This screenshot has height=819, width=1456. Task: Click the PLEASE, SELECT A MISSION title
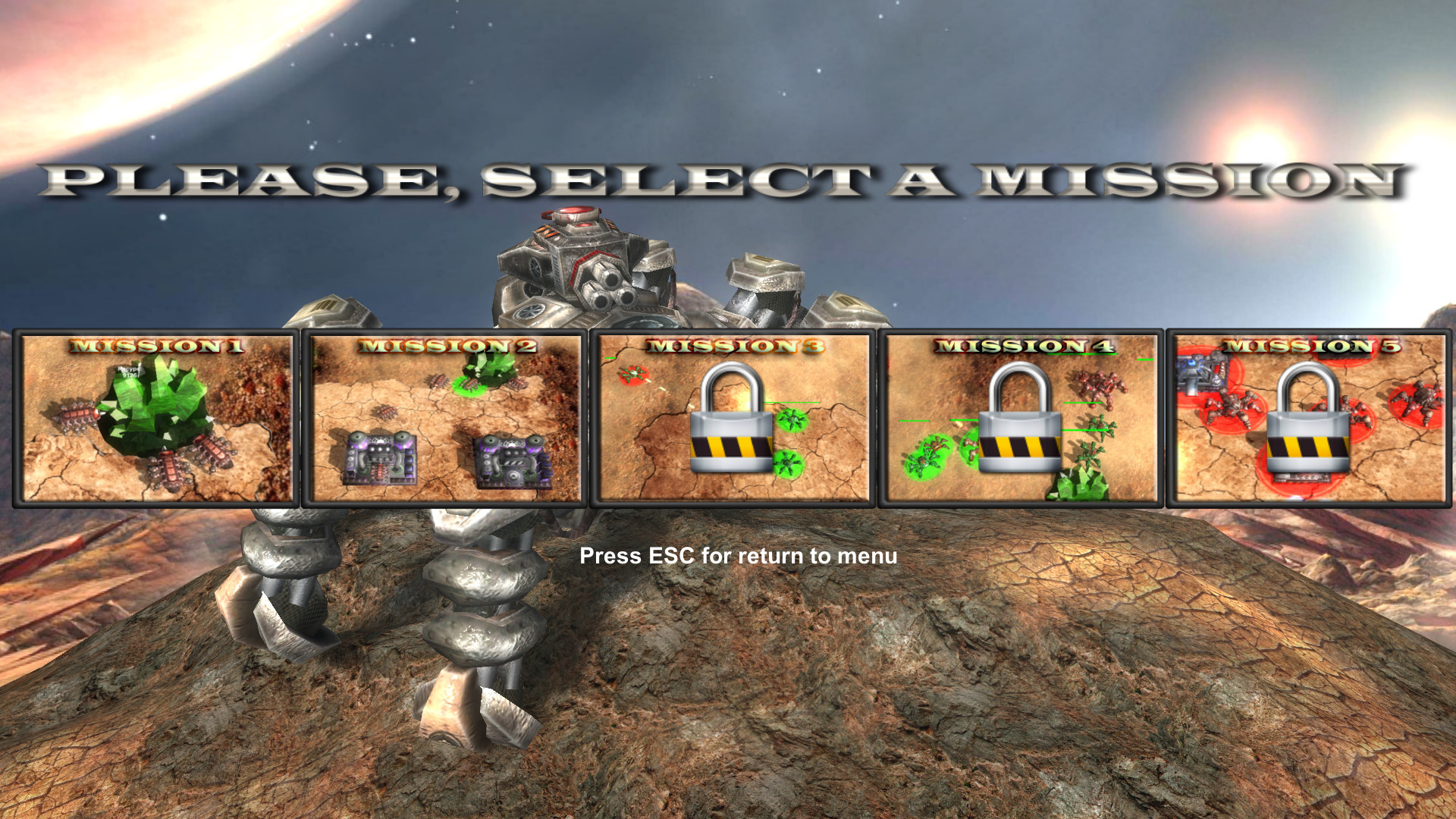728,178
